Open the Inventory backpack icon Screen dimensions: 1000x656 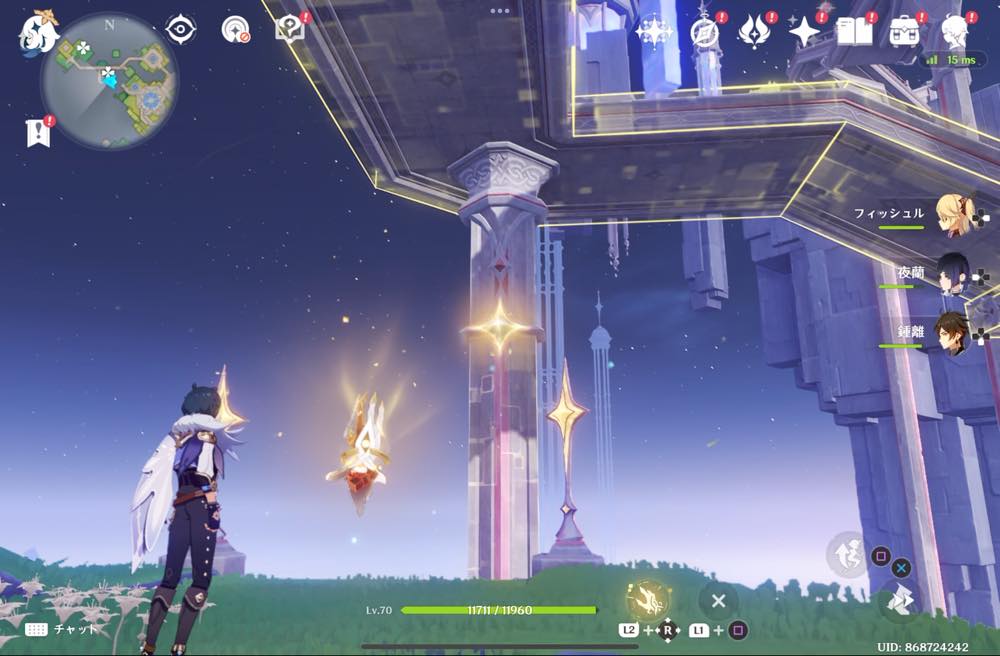[x=905, y=32]
